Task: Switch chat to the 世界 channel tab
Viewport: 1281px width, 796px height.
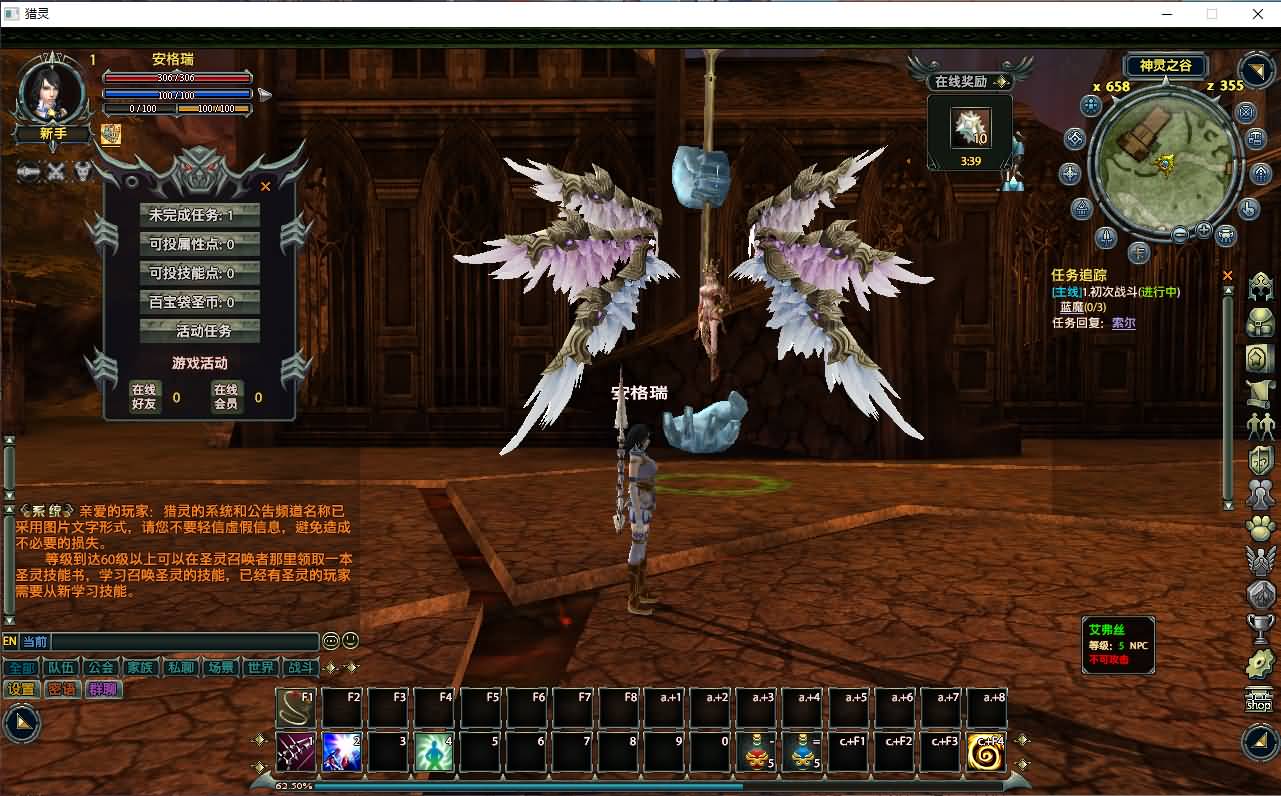Action: click(261, 668)
